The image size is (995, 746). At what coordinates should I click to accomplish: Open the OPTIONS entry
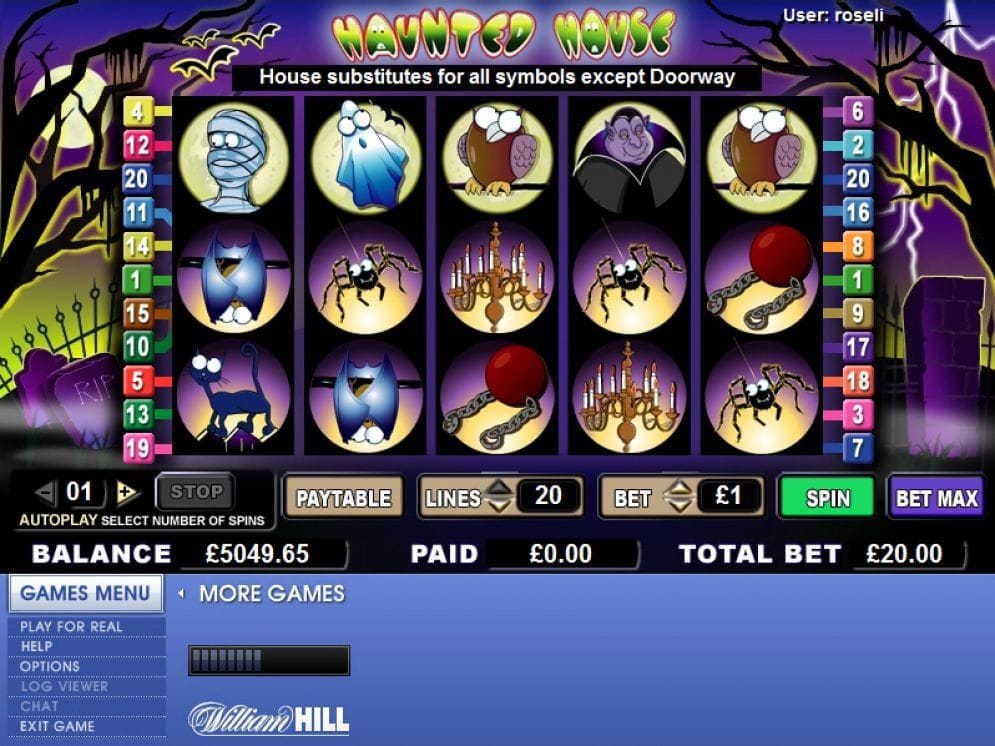(x=50, y=667)
